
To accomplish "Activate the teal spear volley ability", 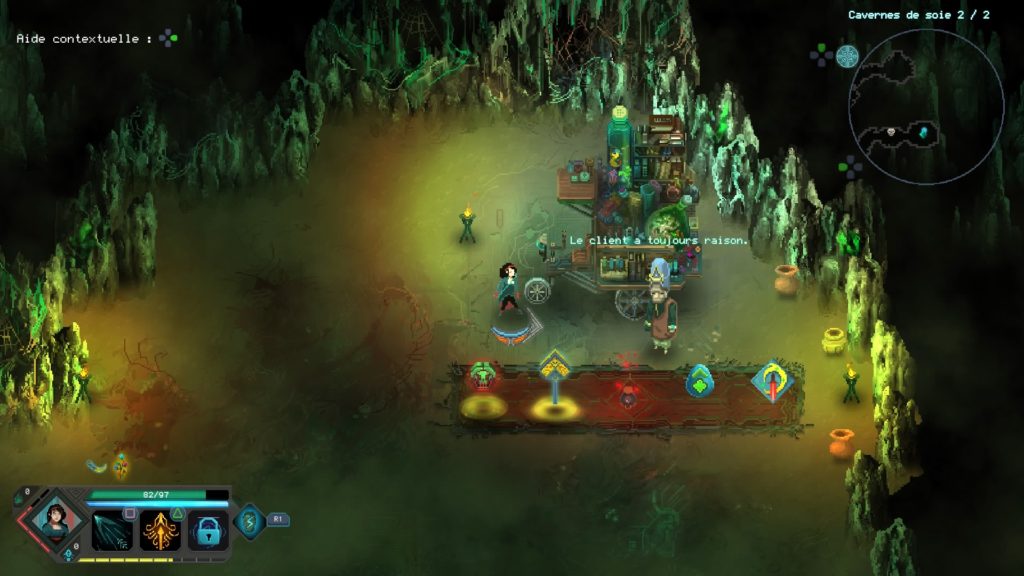I will 112,530.
